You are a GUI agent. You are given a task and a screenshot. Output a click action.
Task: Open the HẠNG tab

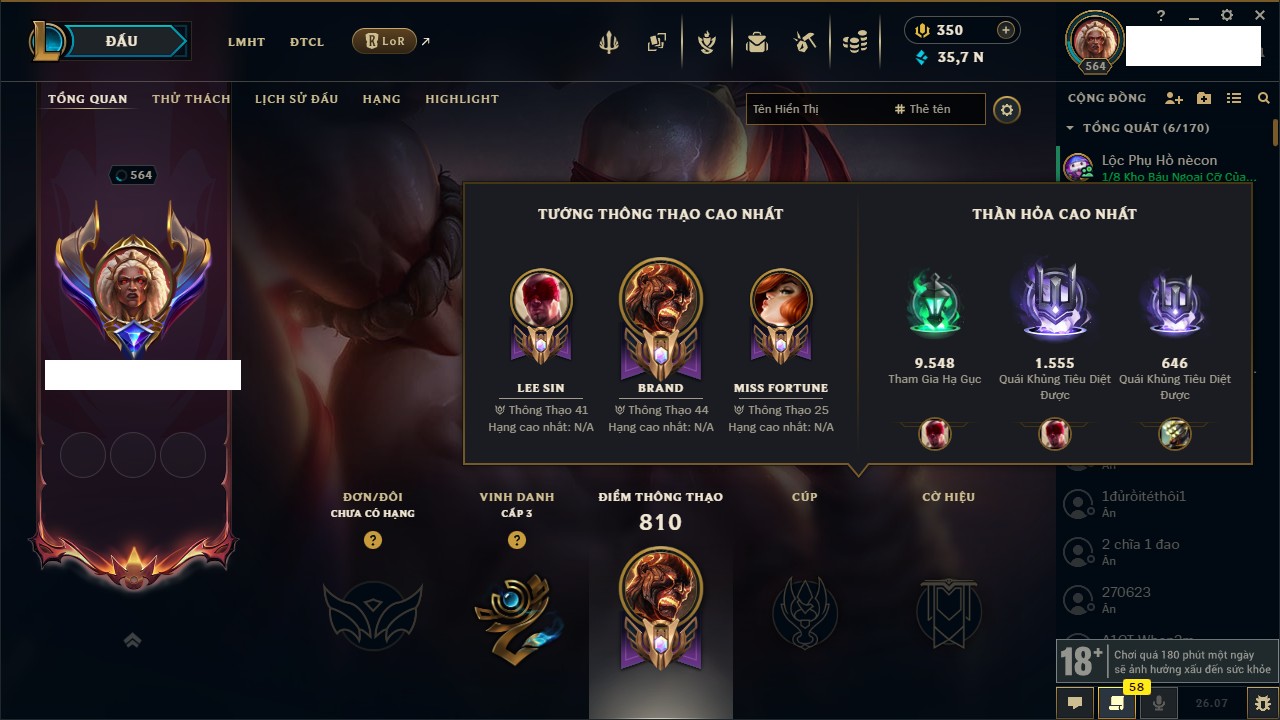coord(381,99)
